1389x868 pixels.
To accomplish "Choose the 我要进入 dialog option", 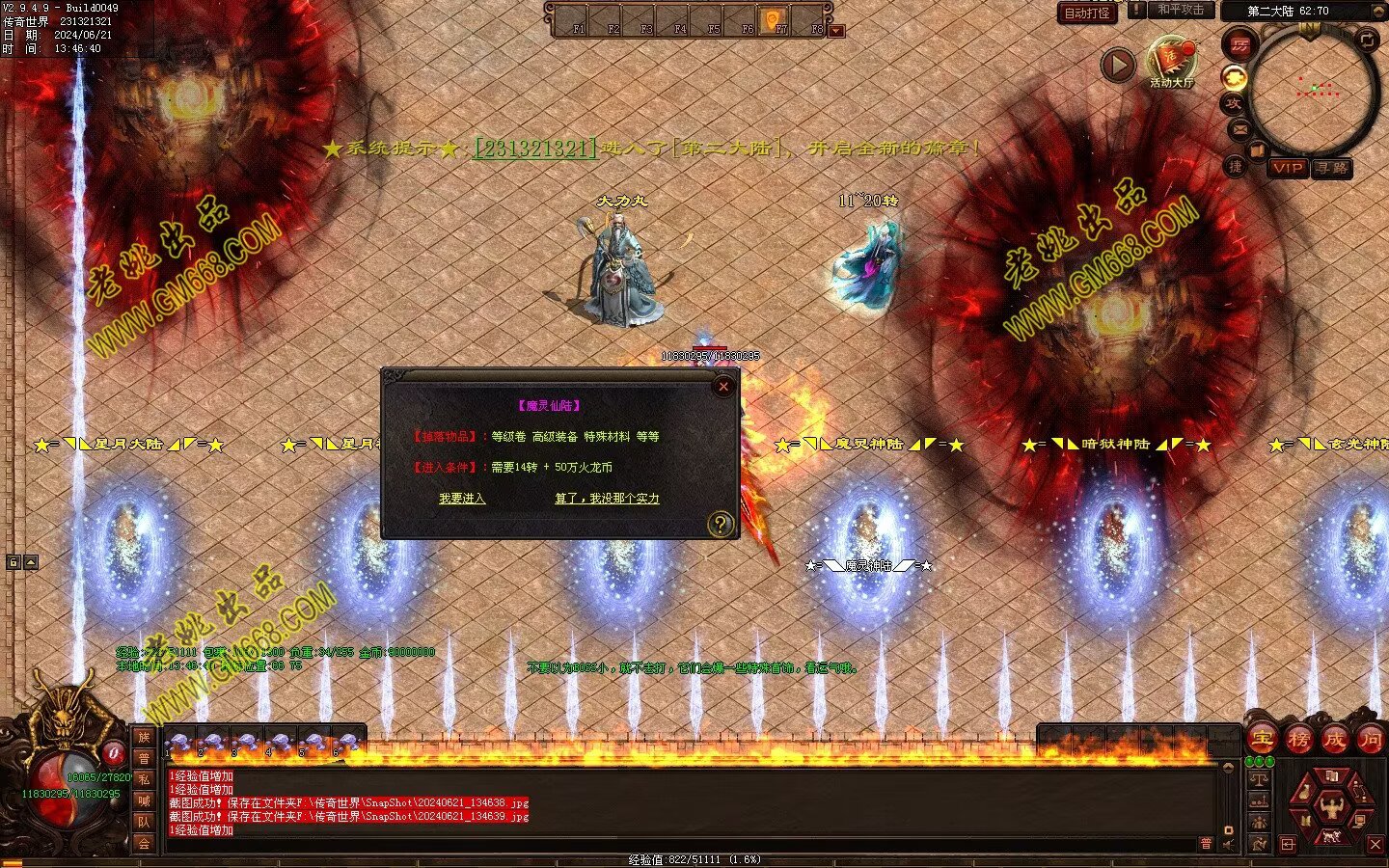I will 462,499.
